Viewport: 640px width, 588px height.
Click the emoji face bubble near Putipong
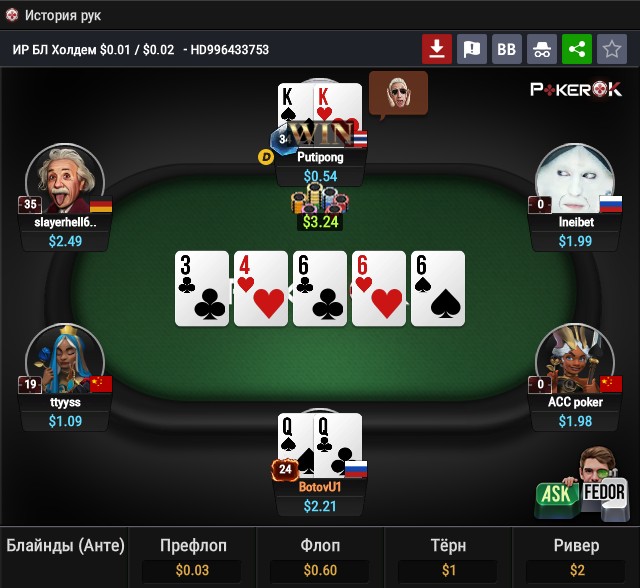pyautogui.click(x=397, y=93)
